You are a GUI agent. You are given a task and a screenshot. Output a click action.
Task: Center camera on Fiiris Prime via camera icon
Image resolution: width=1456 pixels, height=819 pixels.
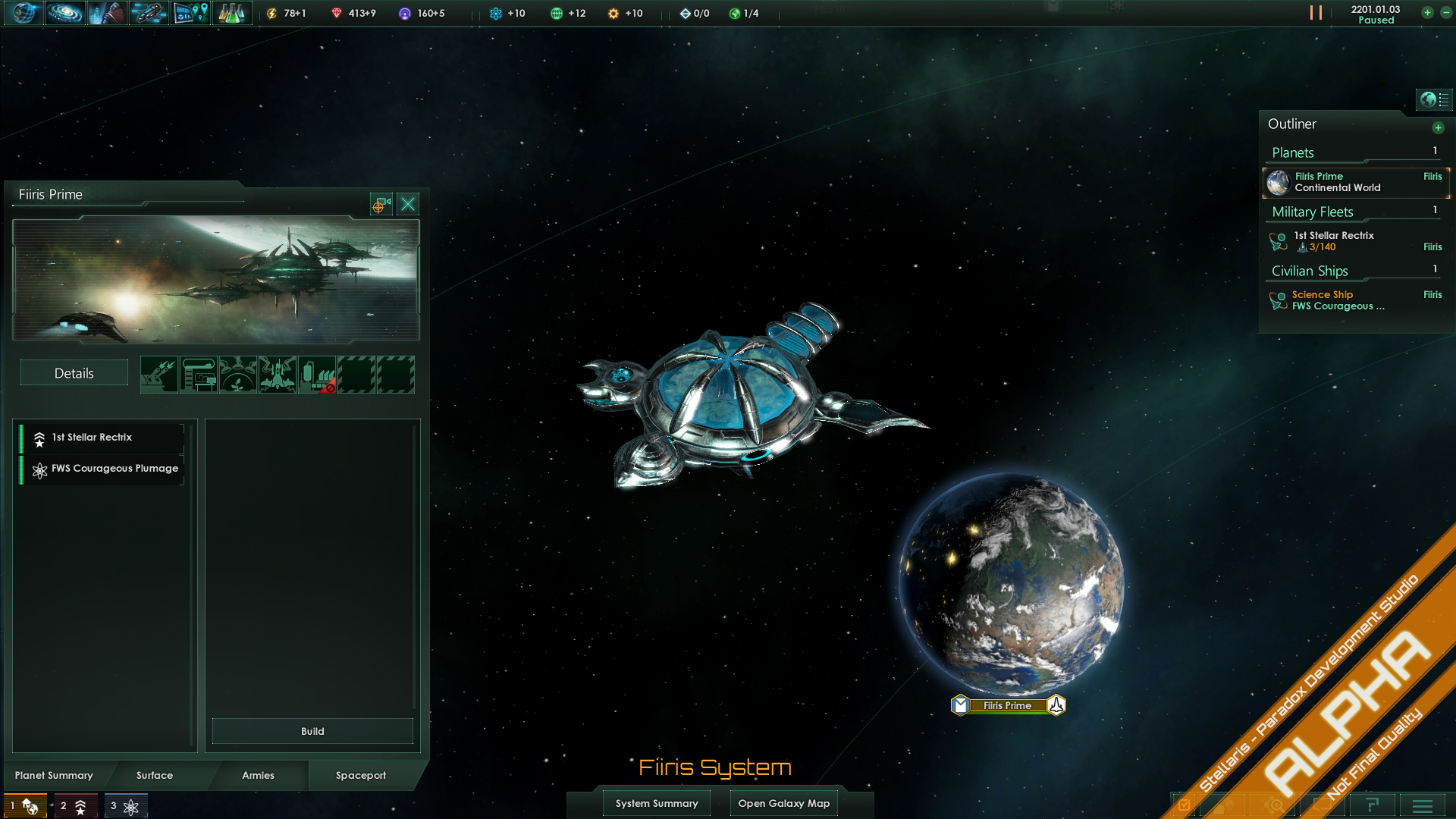[381, 204]
